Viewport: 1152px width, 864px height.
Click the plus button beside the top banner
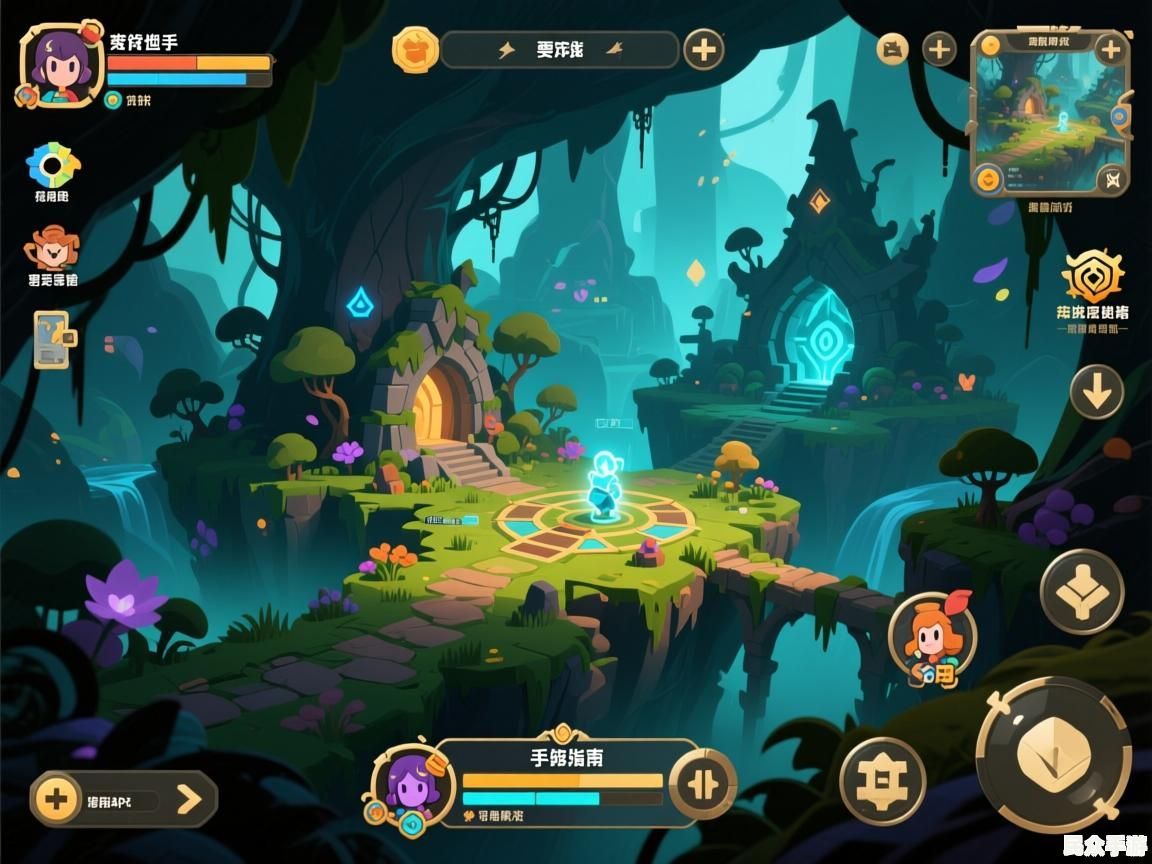703,49
